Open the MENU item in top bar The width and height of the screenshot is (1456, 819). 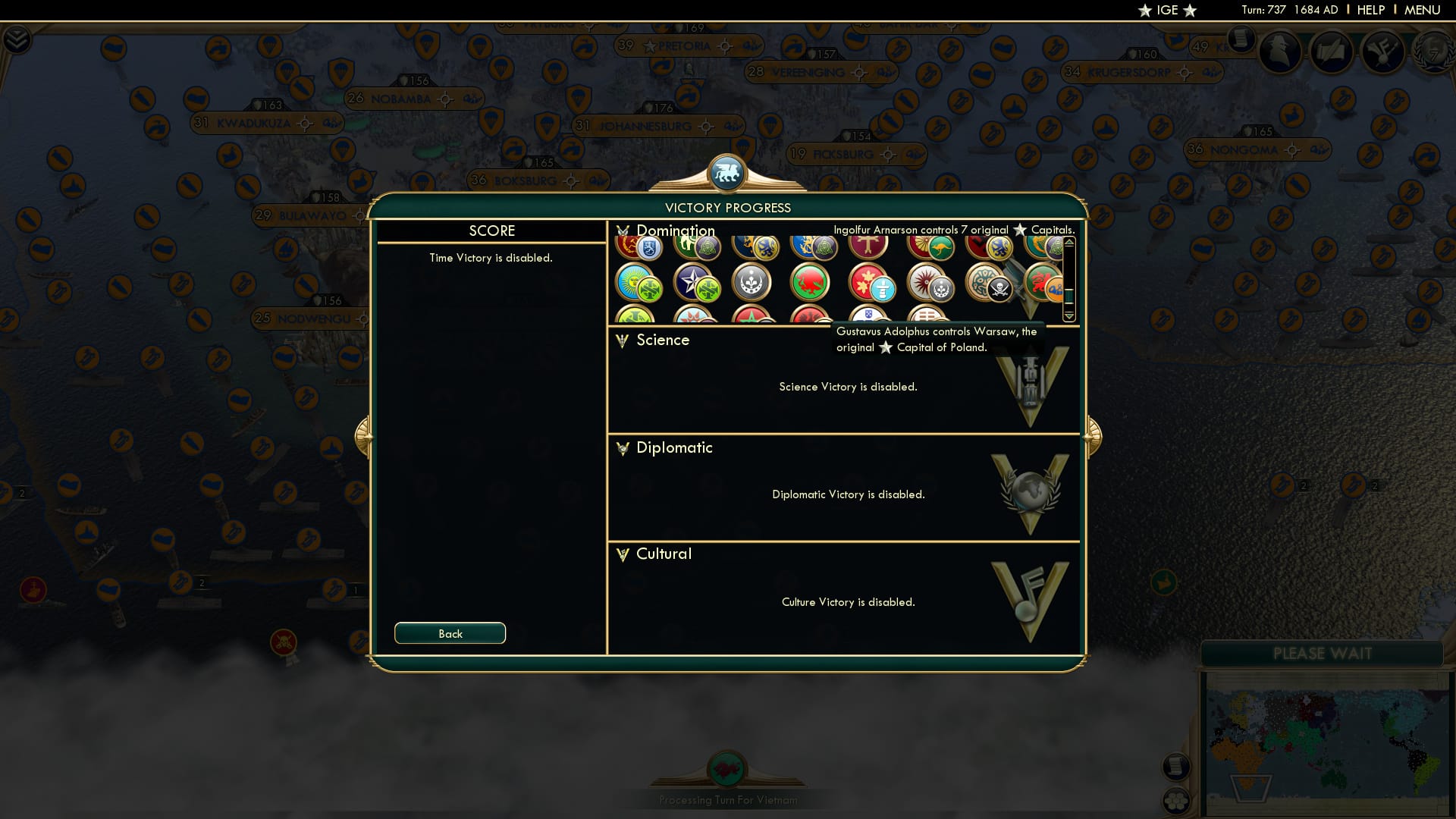1423,10
